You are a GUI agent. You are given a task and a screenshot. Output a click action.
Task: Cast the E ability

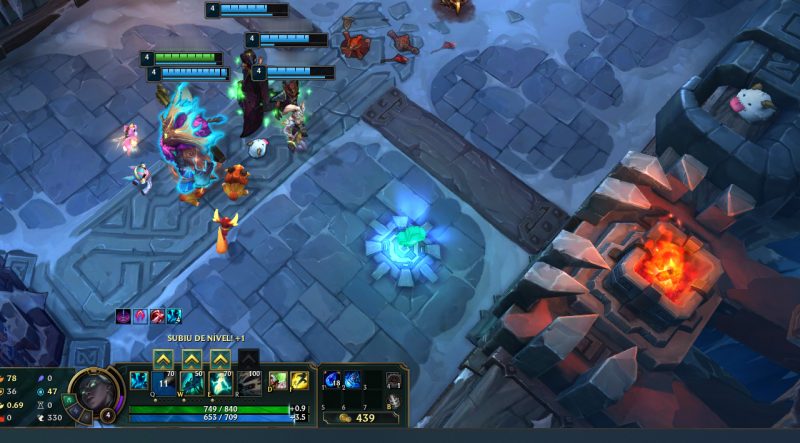coord(219,383)
